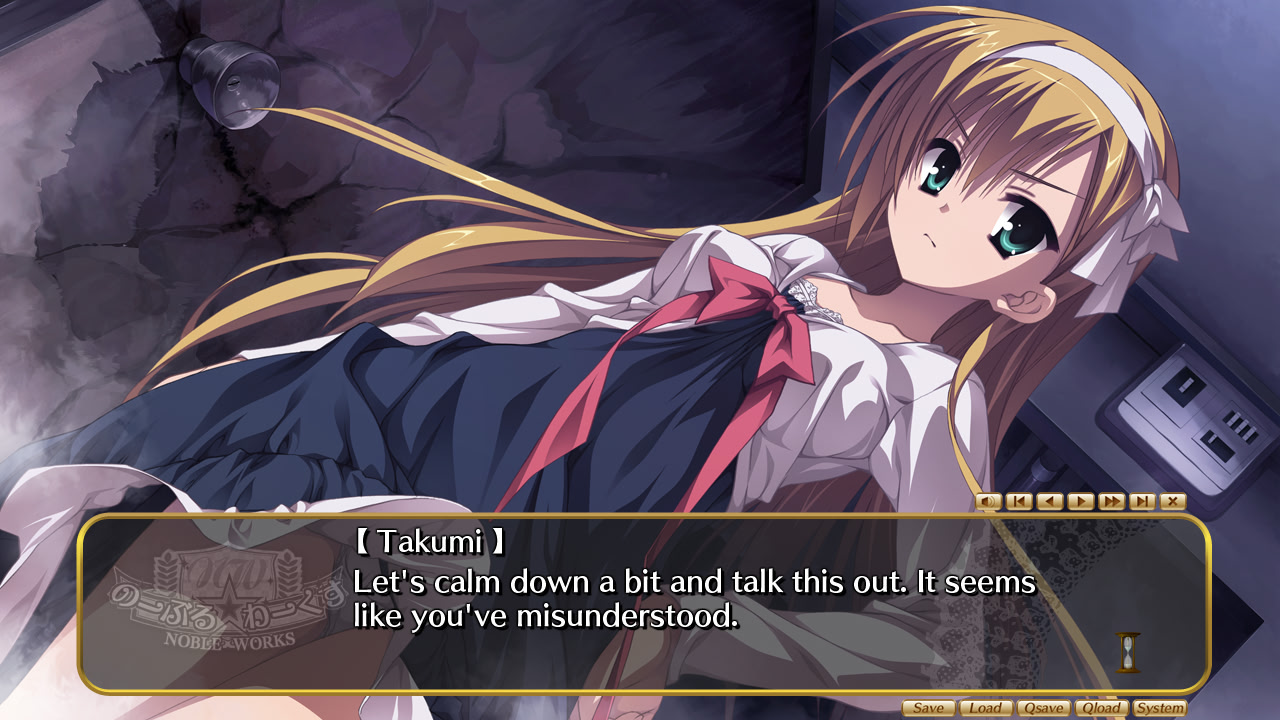Open the Save menu
The height and width of the screenshot is (720, 1280).
click(x=928, y=708)
